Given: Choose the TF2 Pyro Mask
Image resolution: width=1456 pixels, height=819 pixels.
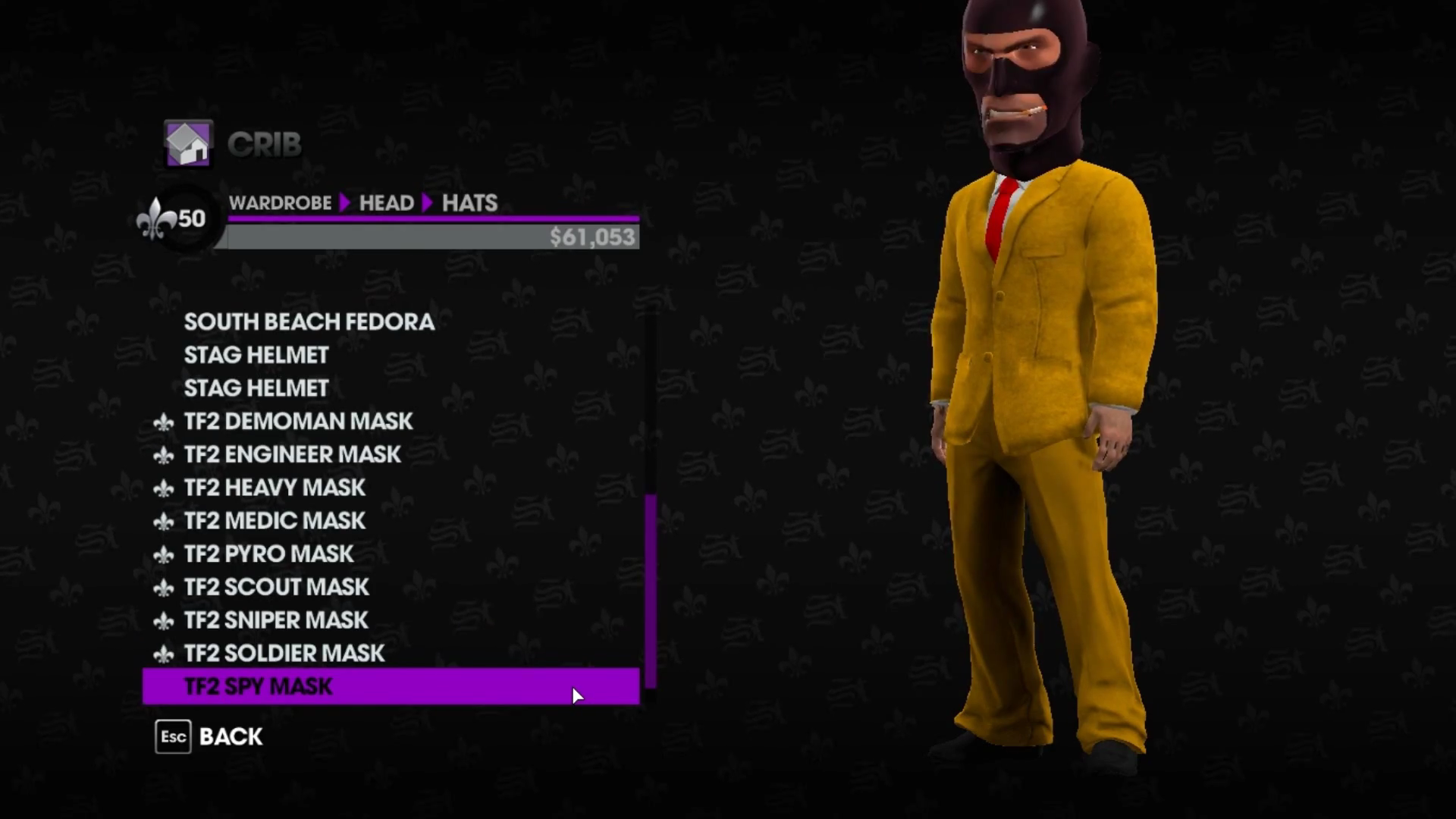Looking at the screenshot, I should click(x=268, y=554).
